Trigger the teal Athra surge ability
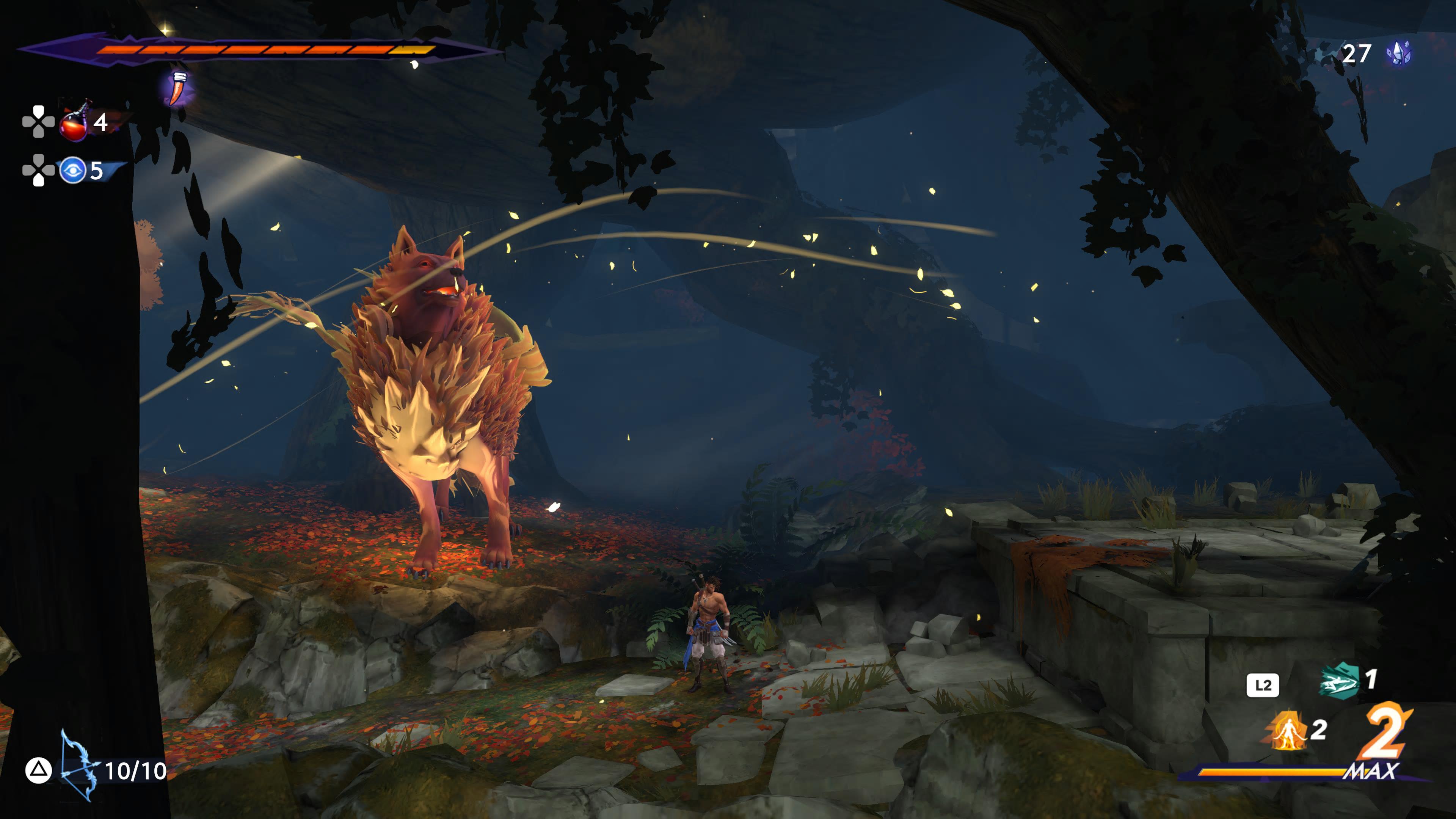Screen dimensions: 1456x819 (1339, 681)
